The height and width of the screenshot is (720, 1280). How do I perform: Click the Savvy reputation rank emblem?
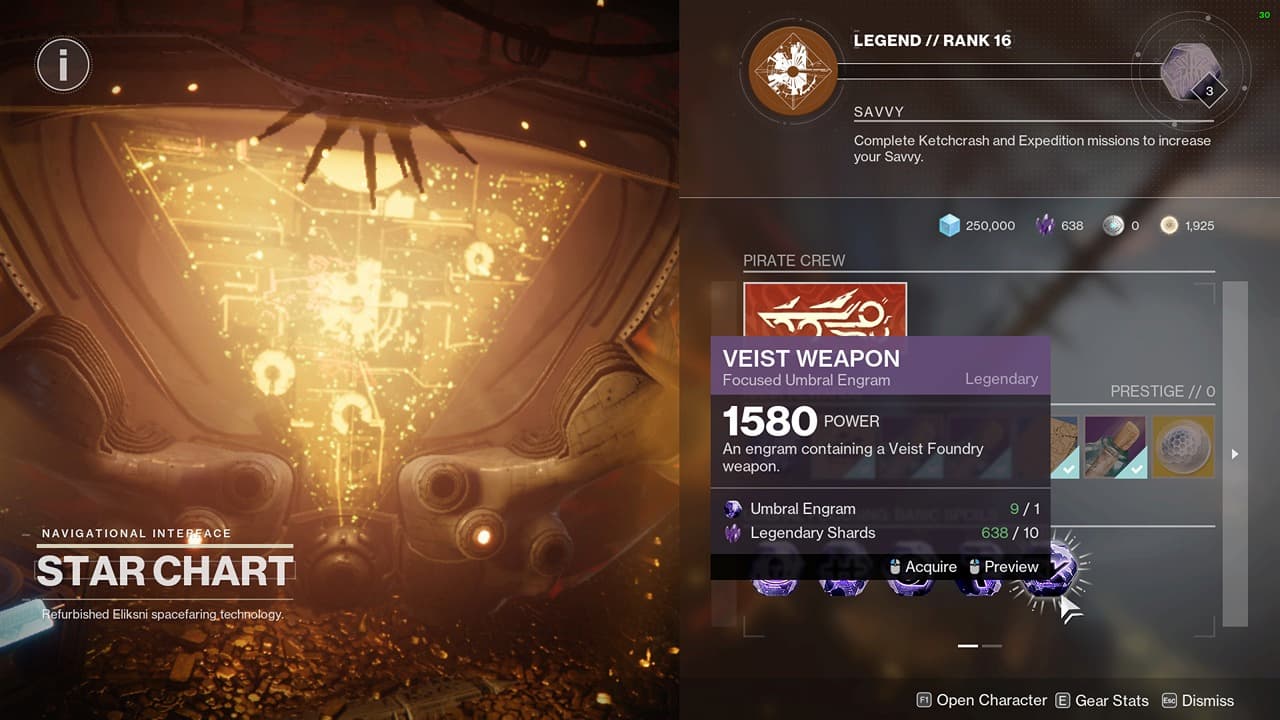coord(791,71)
